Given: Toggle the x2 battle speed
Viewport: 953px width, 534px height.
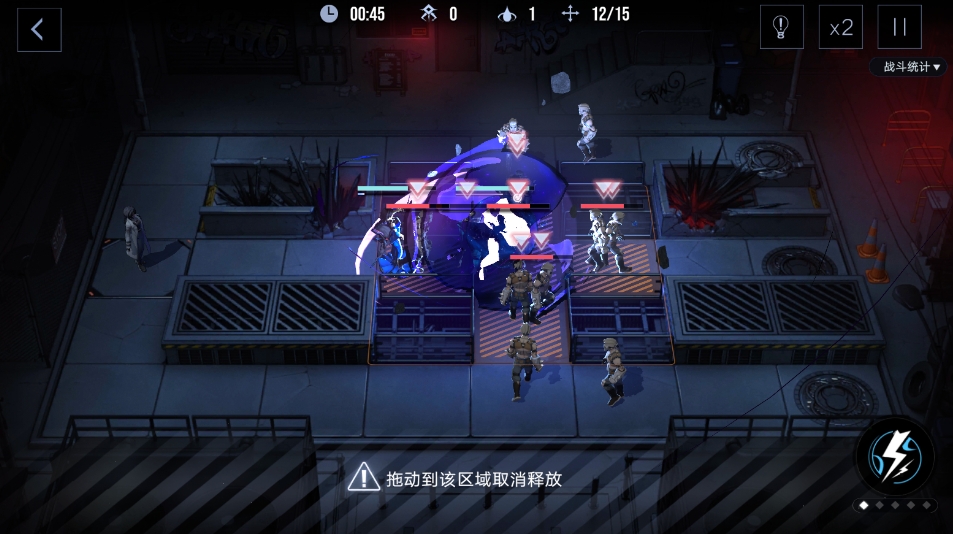Looking at the screenshot, I should (840, 28).
